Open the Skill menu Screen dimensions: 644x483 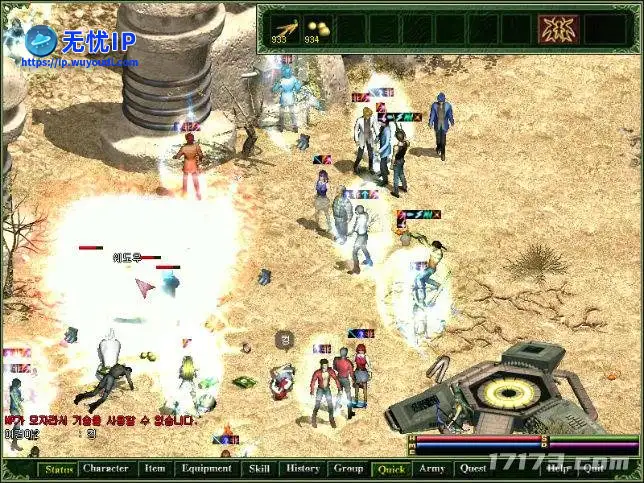(259, 468)
